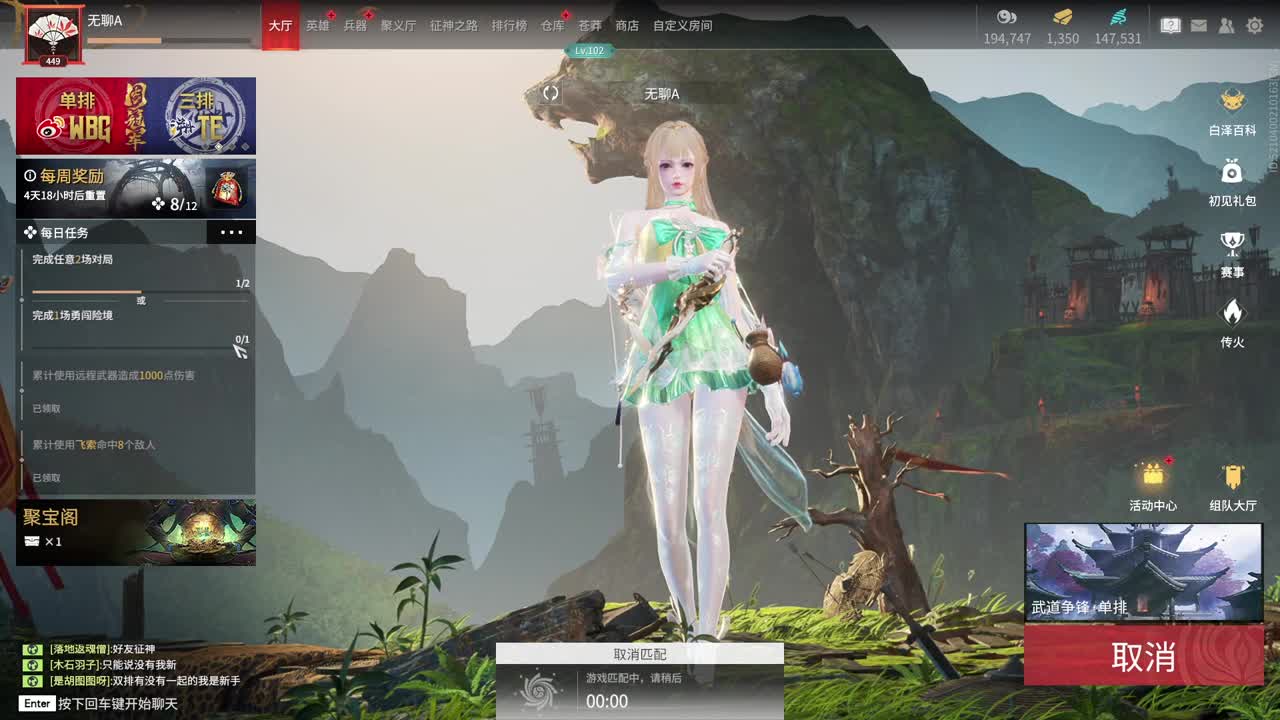Click the 取消 cancel matchmaking button
1280x720 pixels.
pos(1143,657)
